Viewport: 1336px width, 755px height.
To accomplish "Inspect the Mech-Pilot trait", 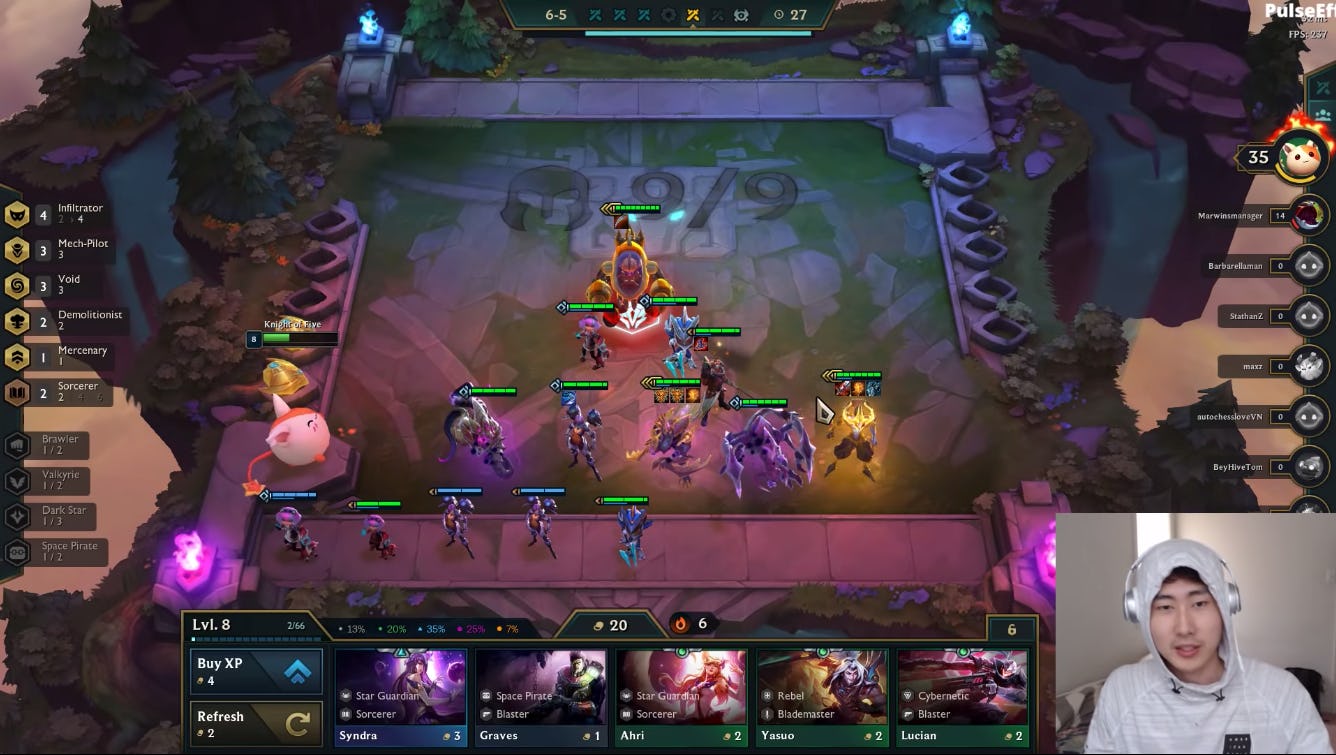I will tap(62, 249).
